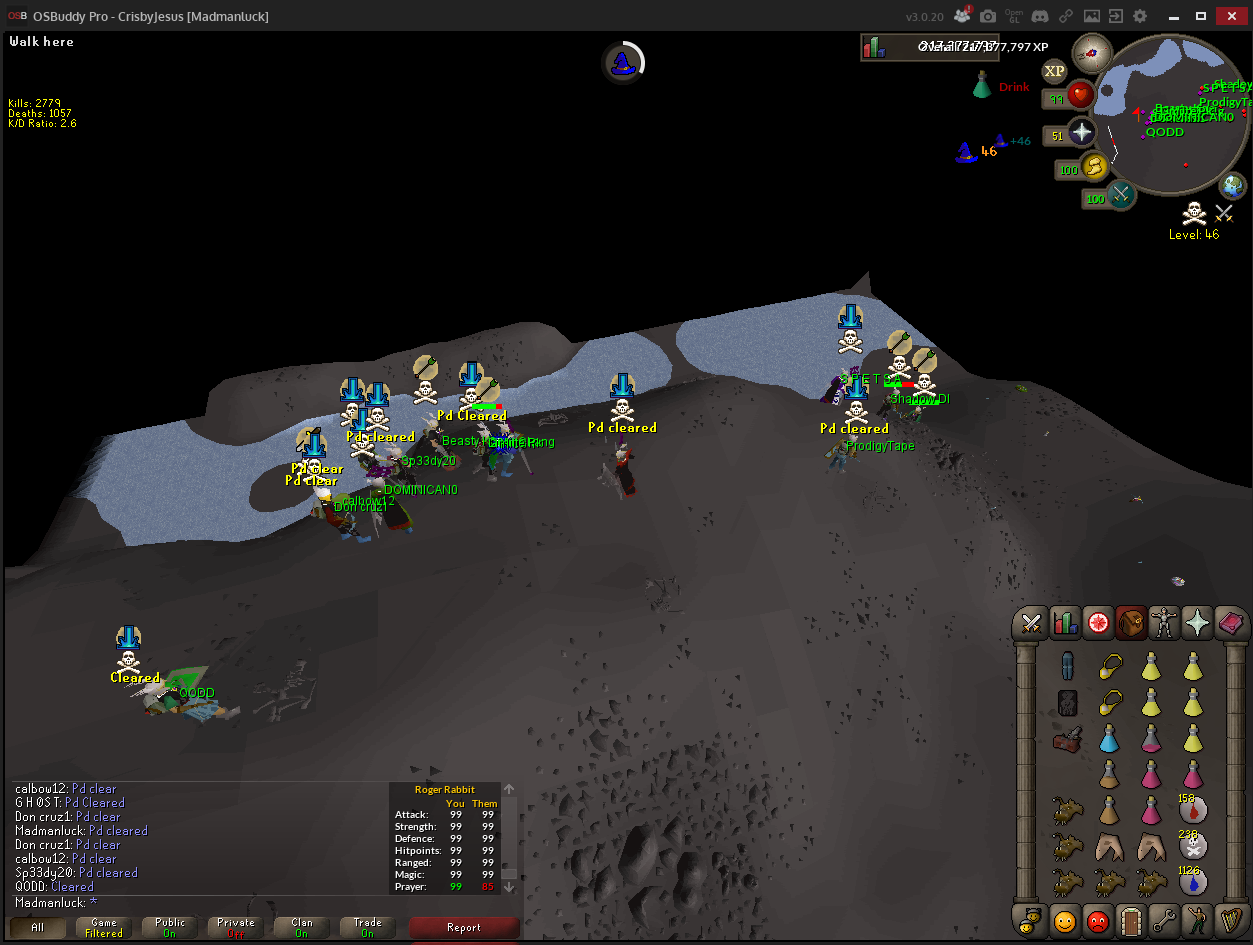Switch to the Skills stats tab

[1064, 624]
